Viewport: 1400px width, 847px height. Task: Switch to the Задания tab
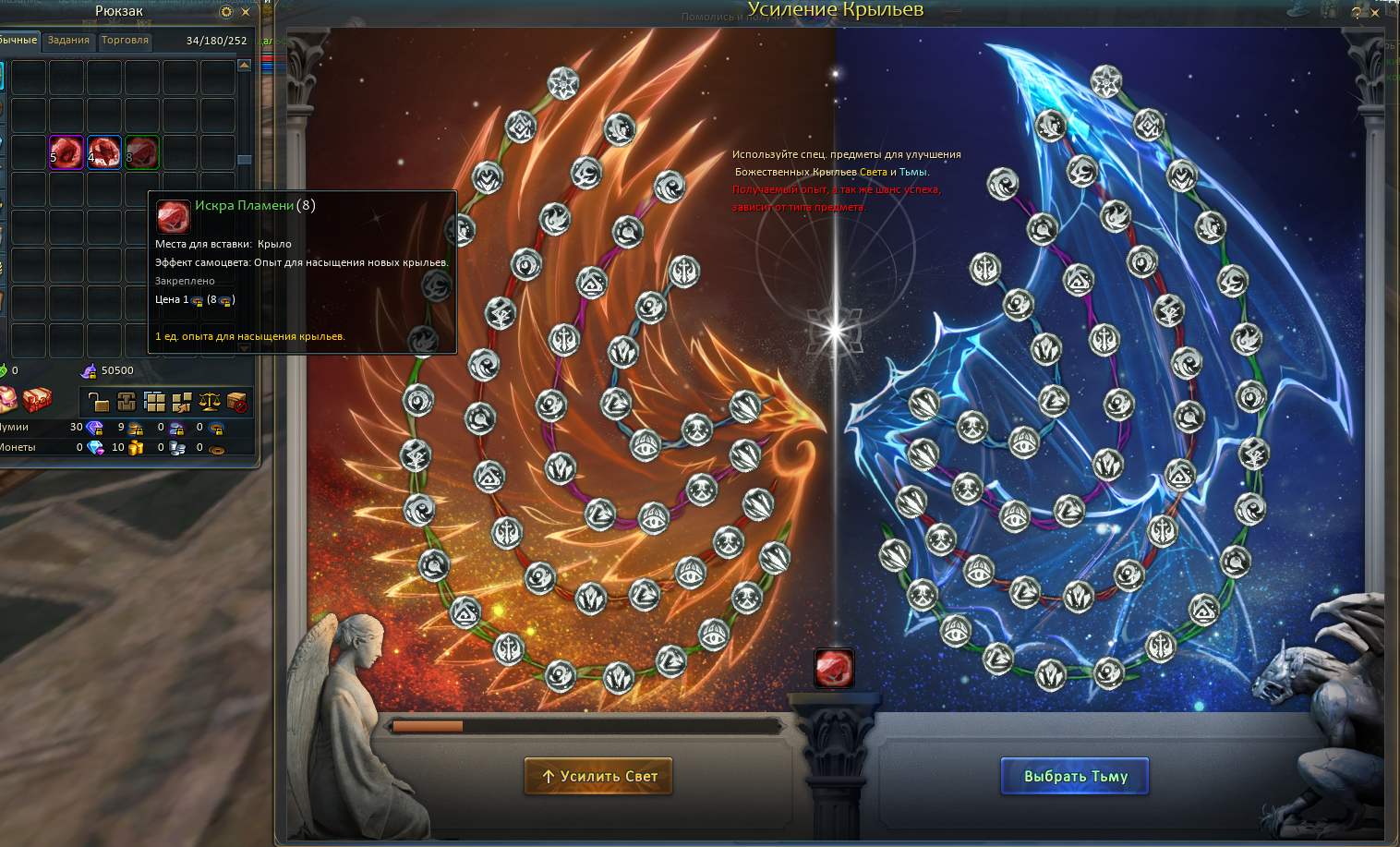tap(68, 41)
